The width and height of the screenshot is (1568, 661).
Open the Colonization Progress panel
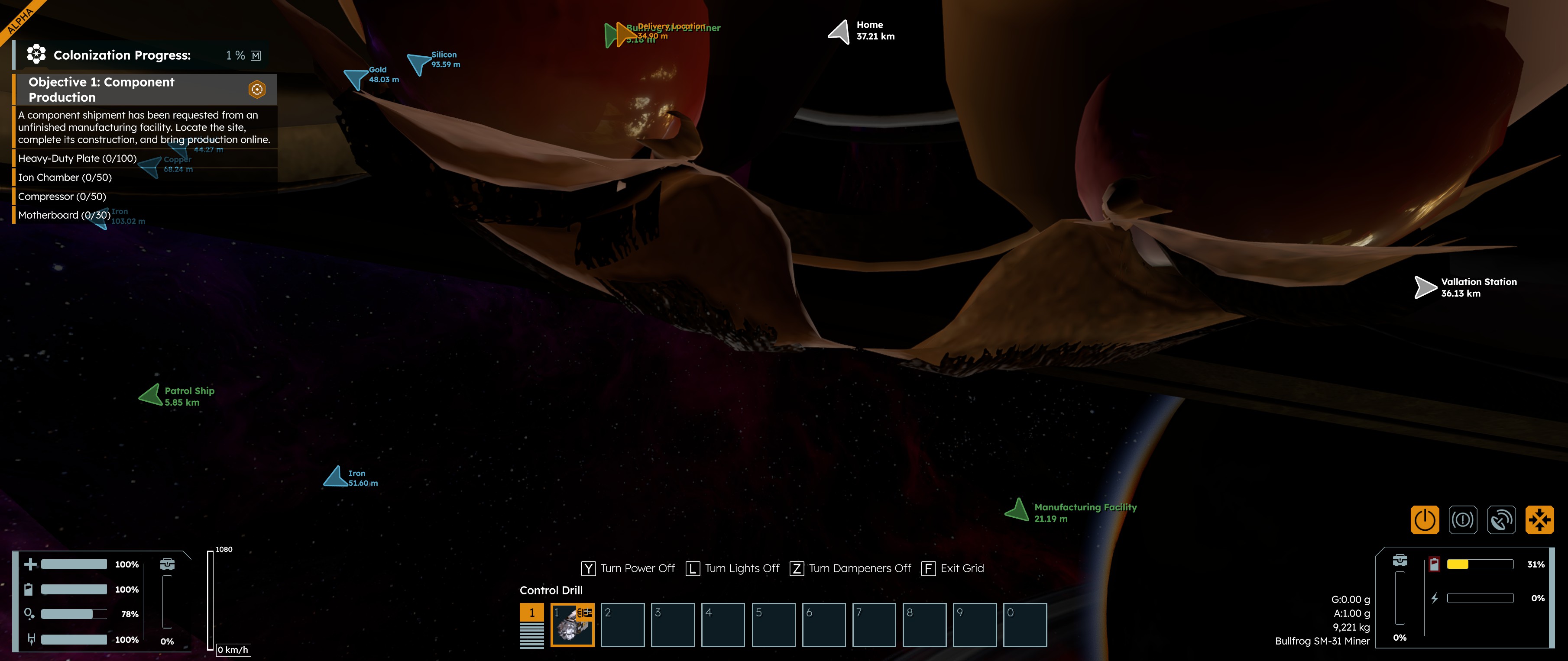(x=122, y=55)
